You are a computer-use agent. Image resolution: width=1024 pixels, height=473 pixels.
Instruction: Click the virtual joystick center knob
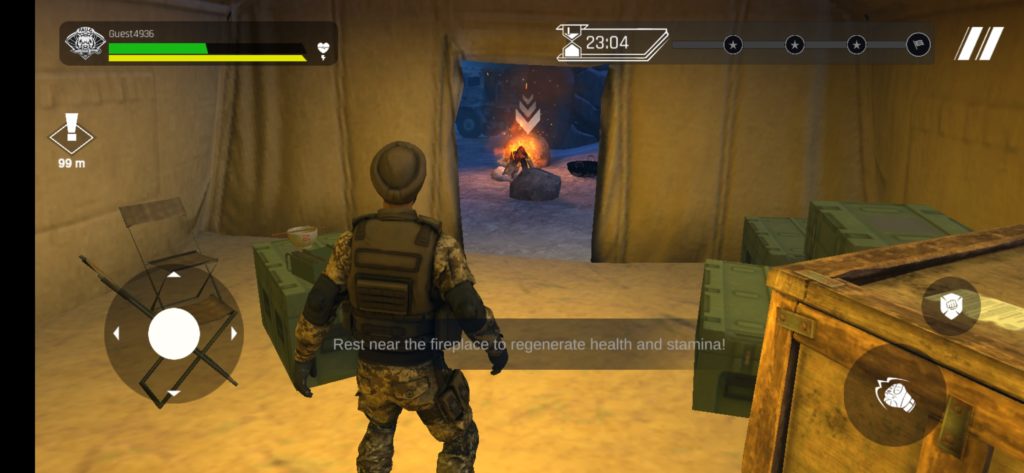click(x=174, y=334)
